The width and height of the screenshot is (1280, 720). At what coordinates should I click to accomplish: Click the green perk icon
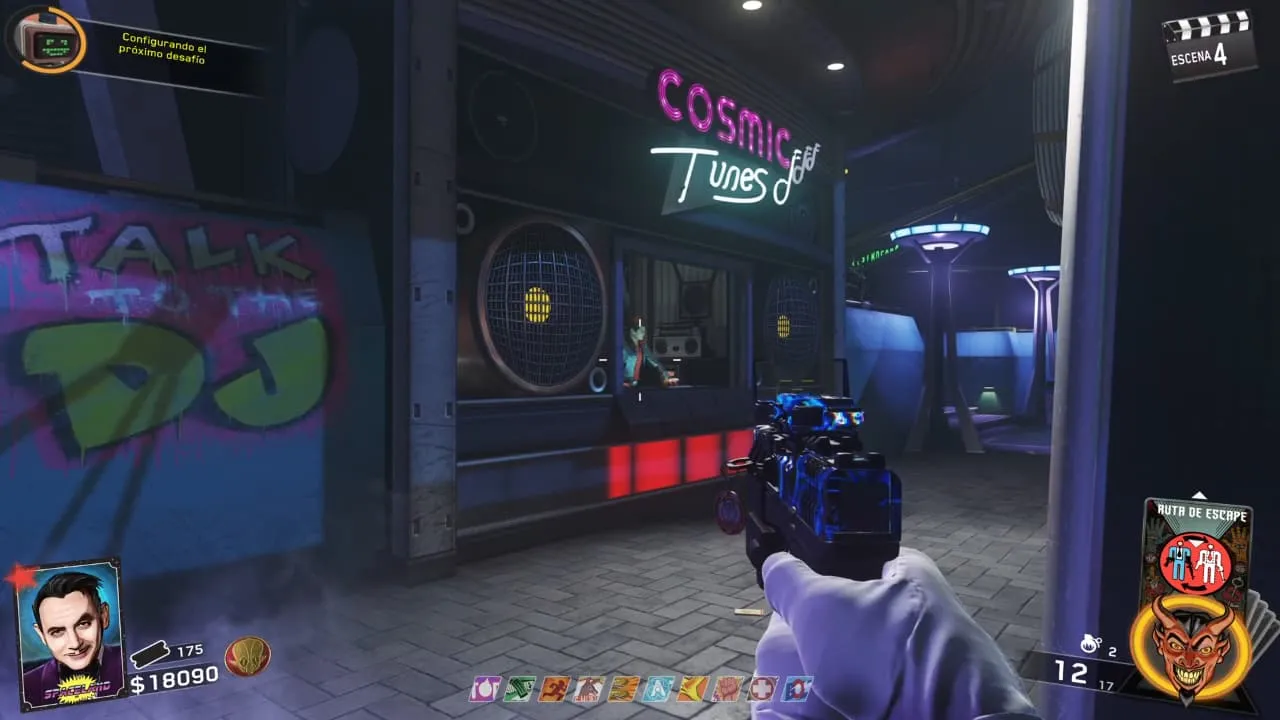[519, 688]
